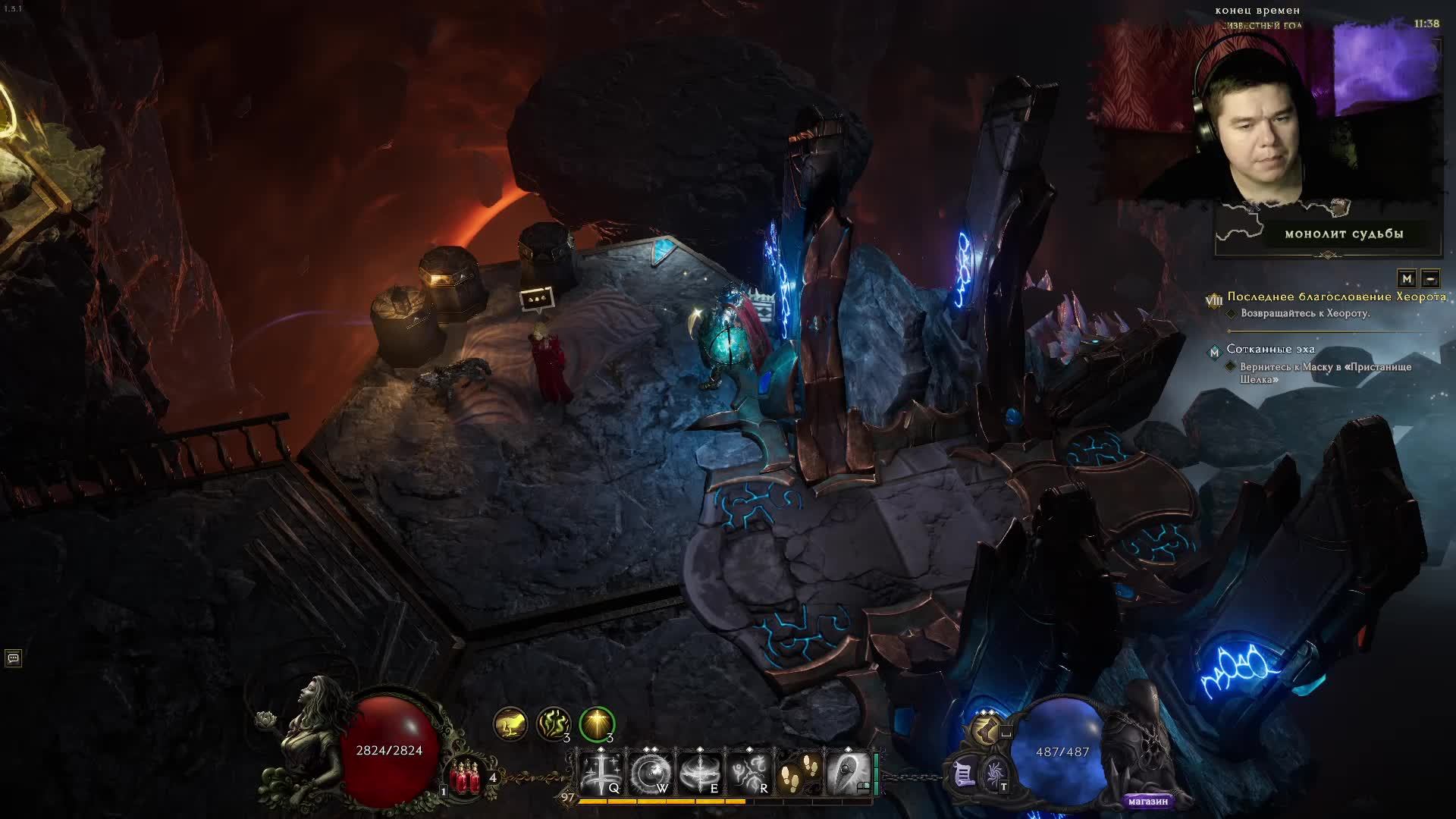Inspect the golden beast buff icon
This screenshot has height=819, width=1456.
pos(510,724)
